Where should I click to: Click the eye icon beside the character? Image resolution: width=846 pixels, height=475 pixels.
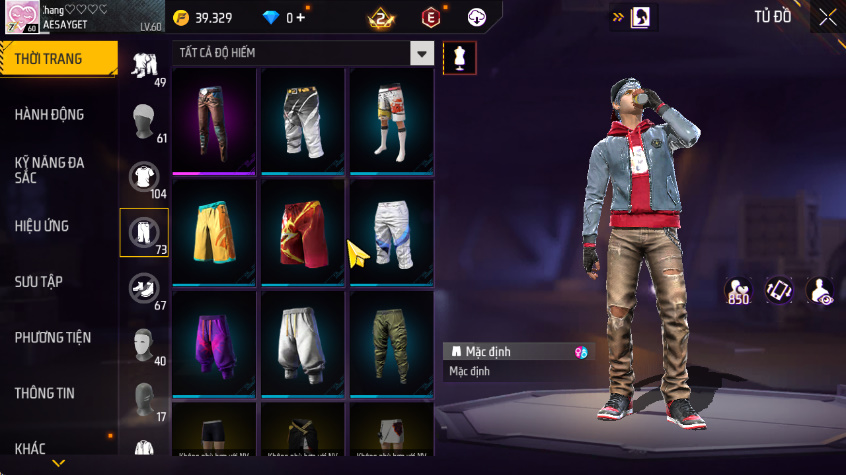pos(820,291)
